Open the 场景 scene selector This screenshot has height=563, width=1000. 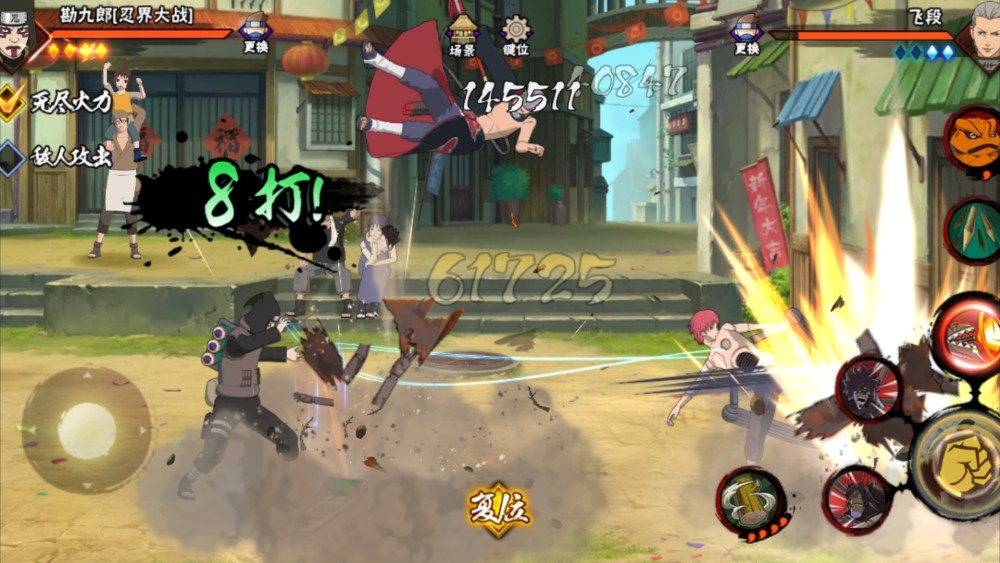[461, 35]
